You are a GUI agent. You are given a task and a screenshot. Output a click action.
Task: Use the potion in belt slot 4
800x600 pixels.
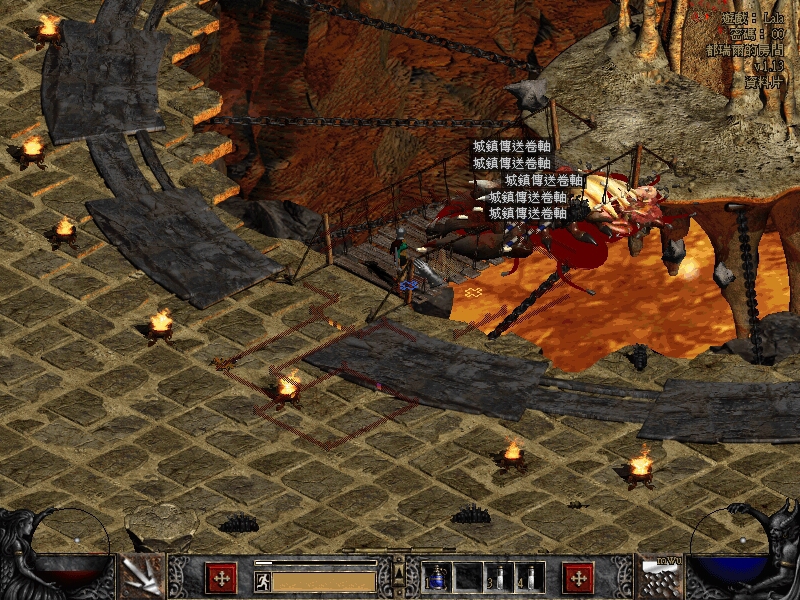[530, 577]
